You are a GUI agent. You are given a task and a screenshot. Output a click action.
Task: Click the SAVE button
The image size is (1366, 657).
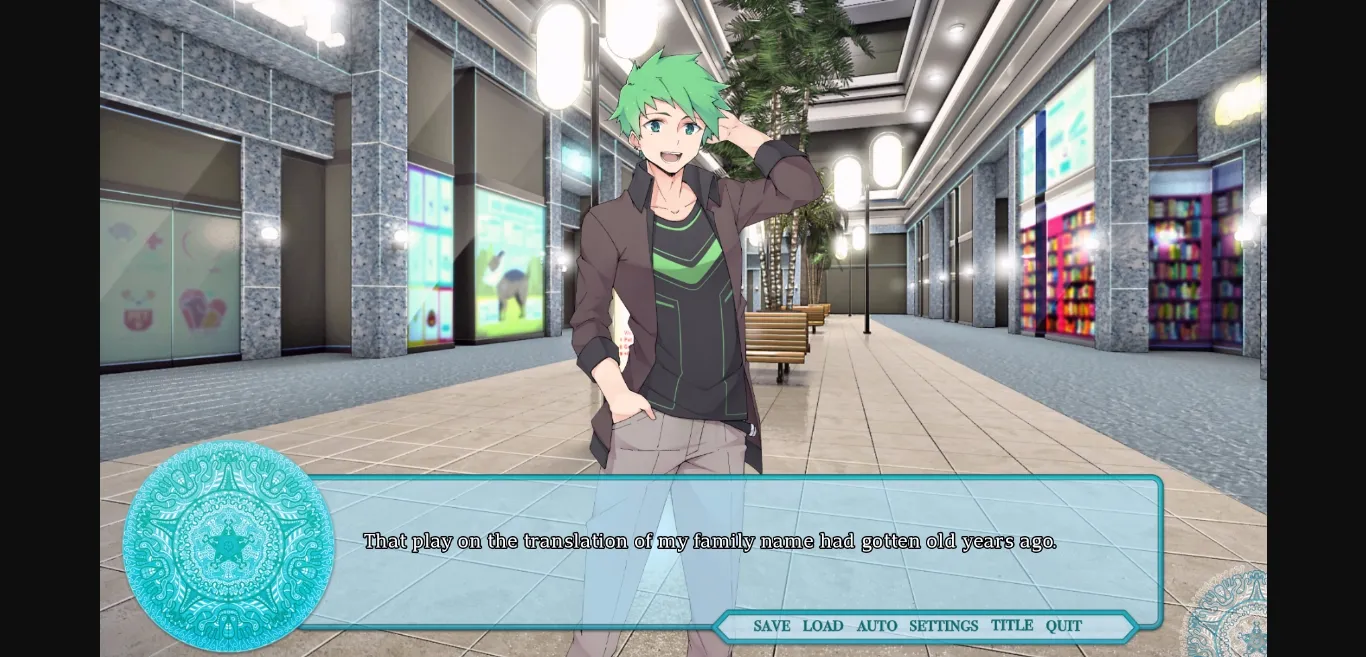[x=771, y=626]
